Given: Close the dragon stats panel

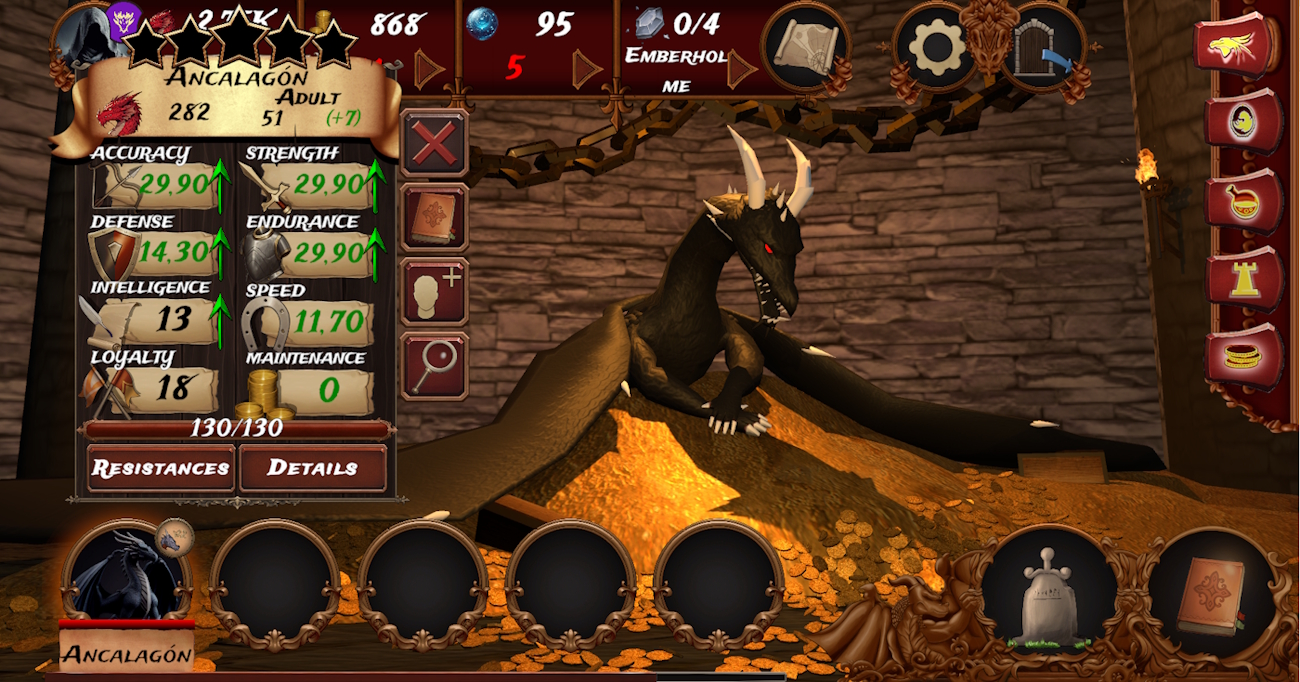Looking at the screenshot, I should click(x=434, y=145).
